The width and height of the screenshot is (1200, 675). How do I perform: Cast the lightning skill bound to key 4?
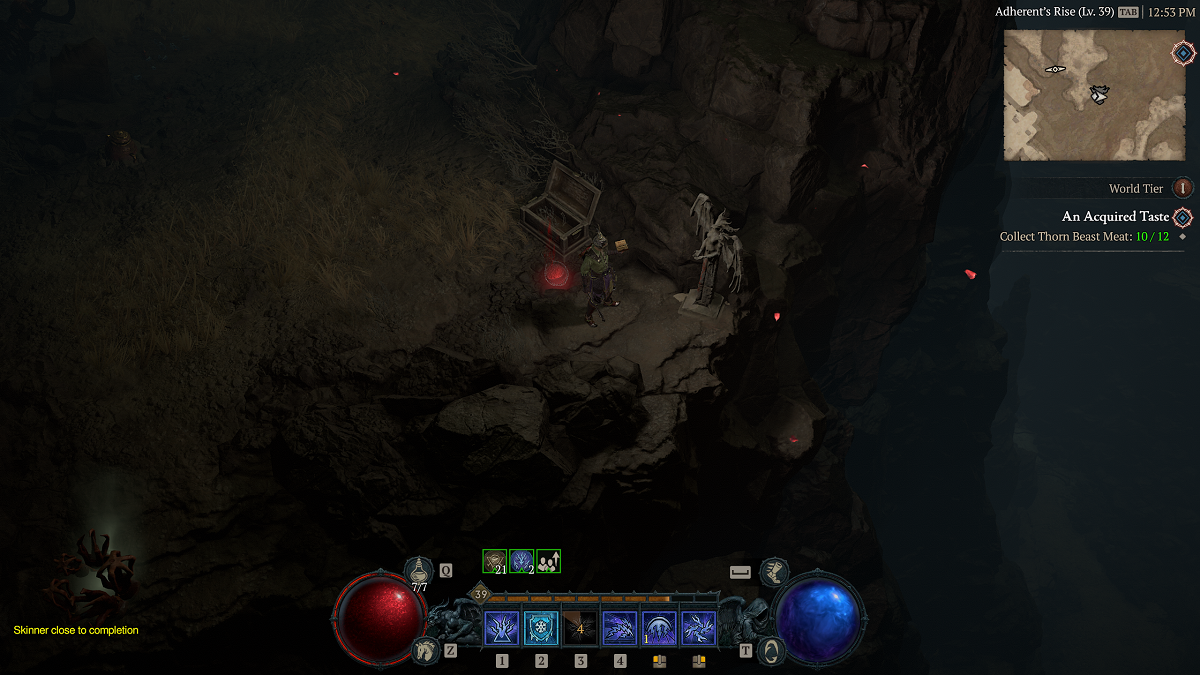click(620, 629)
